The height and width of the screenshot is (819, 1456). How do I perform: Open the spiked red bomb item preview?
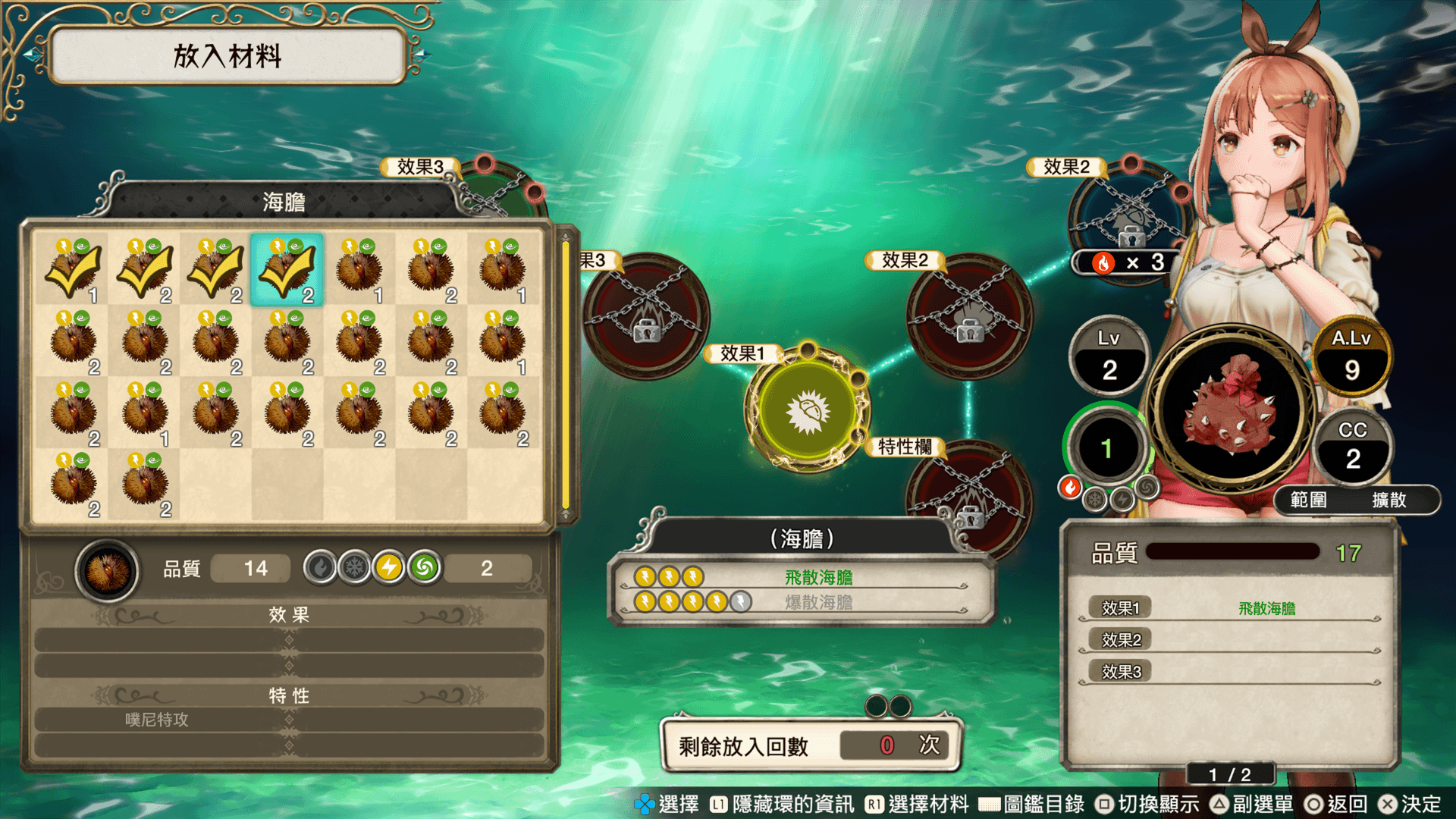(x=1231, y=409)
